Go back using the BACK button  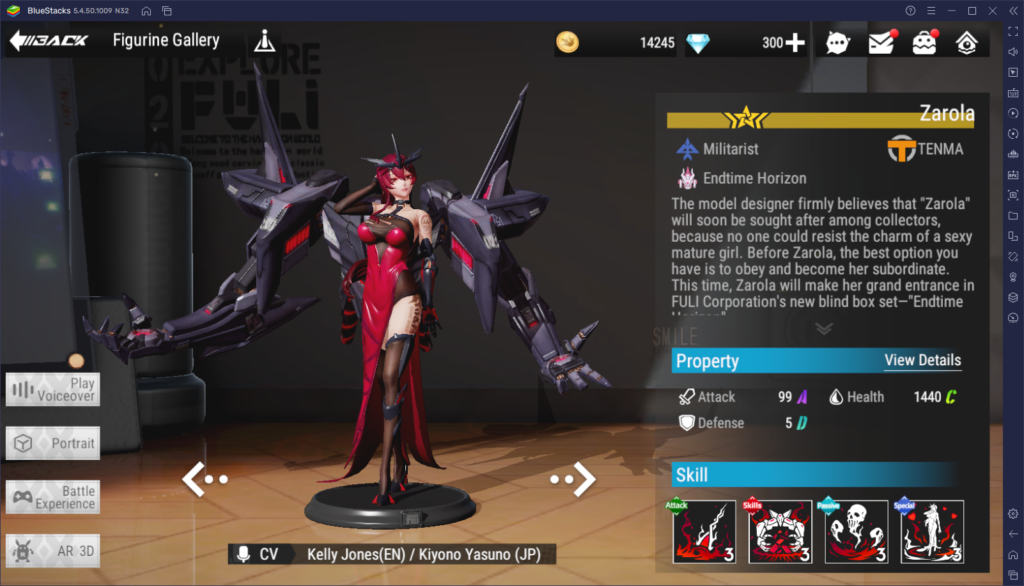[48, 41]
